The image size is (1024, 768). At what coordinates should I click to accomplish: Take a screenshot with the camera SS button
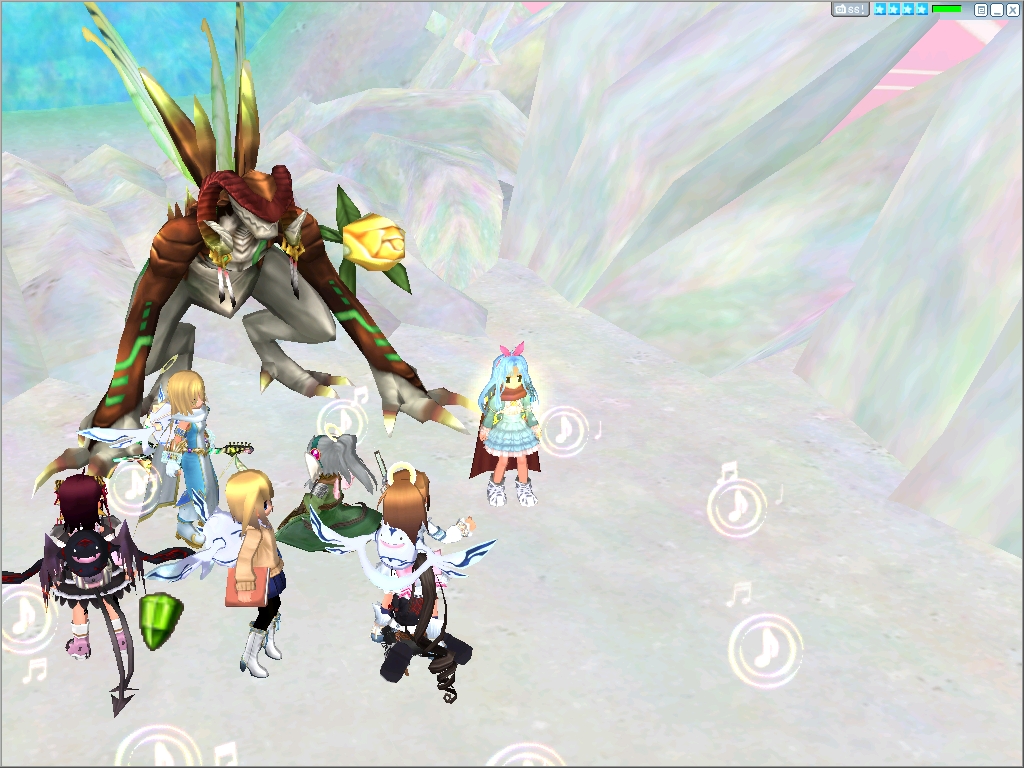point(850,9)
